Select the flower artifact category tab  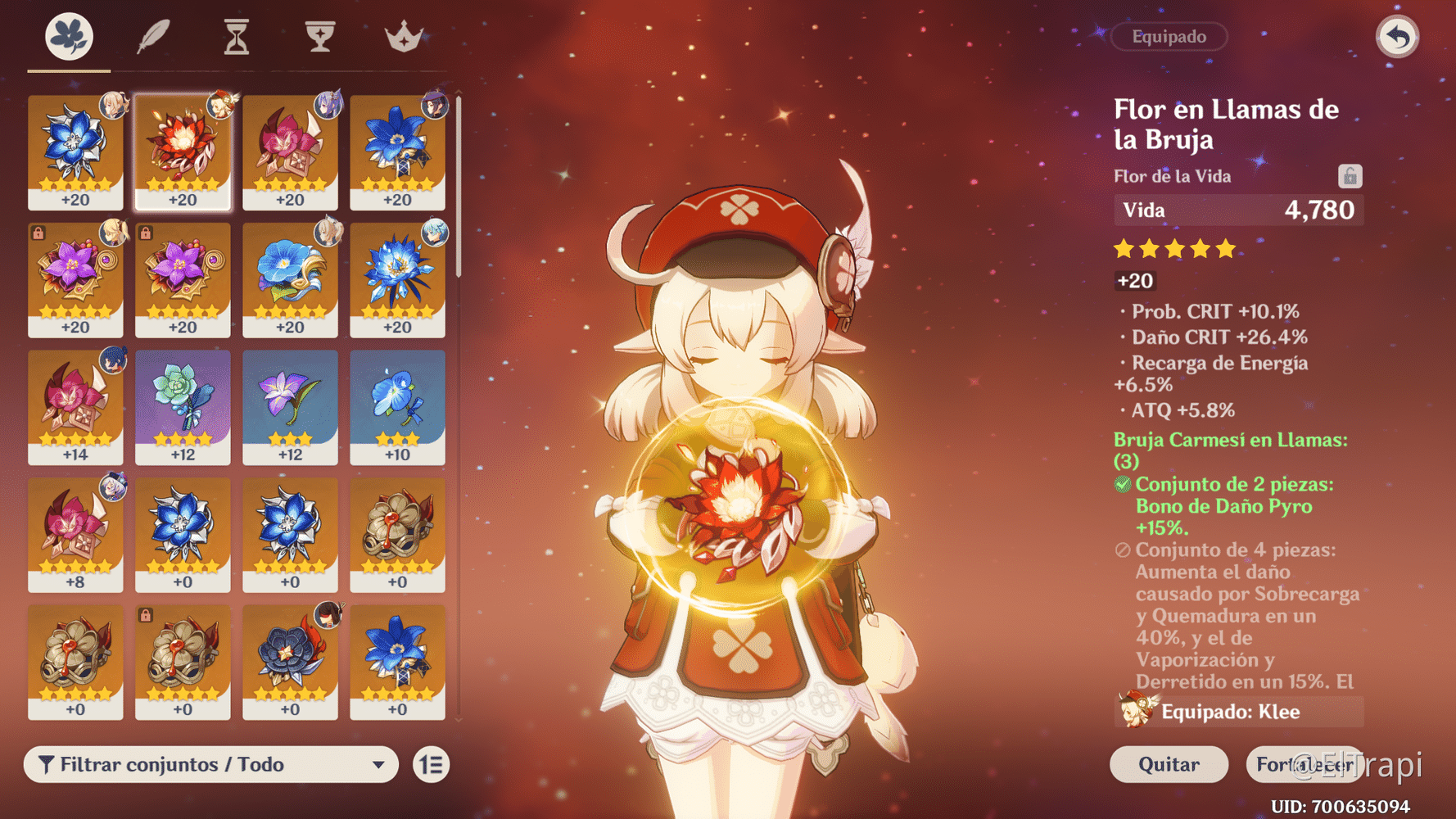(x=69, y=36)
